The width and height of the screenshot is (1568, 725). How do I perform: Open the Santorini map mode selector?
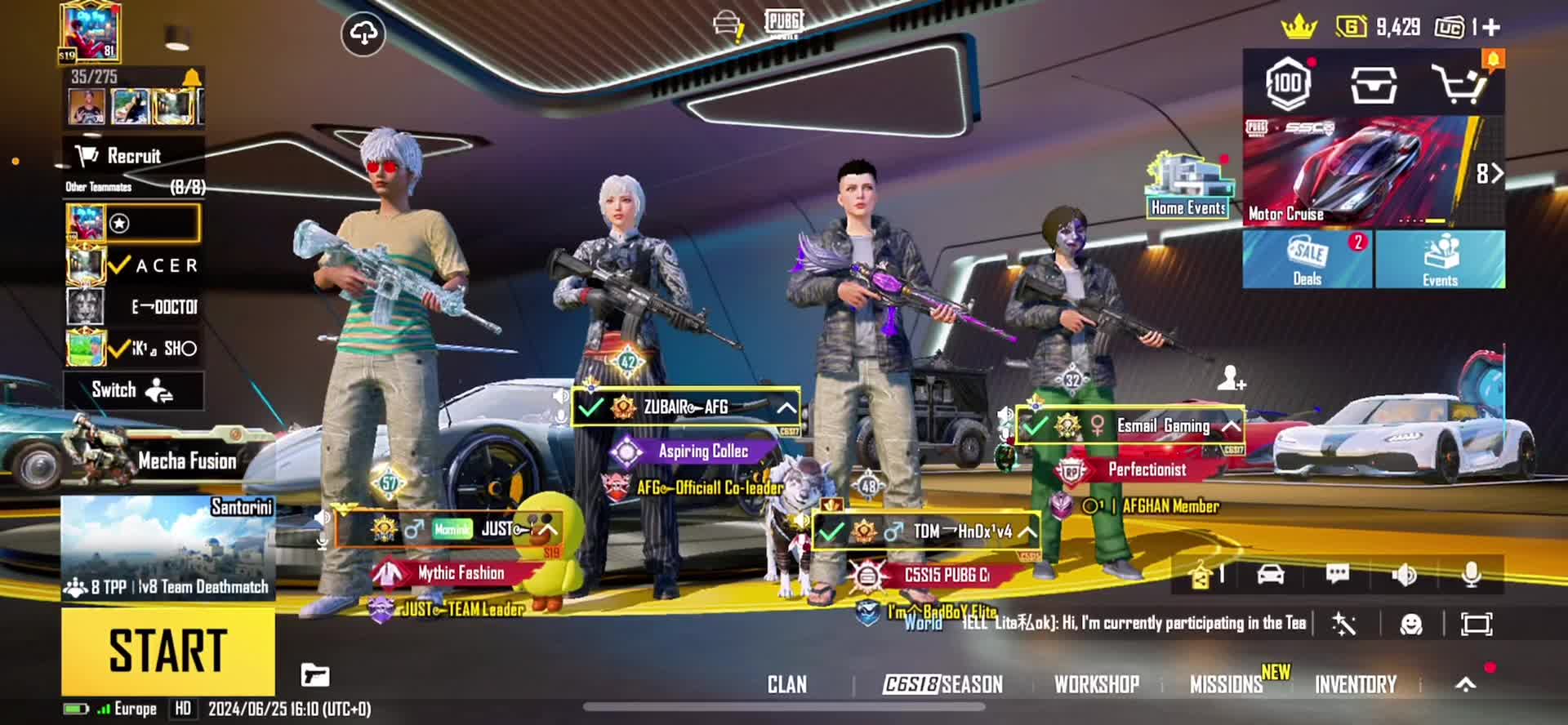[x=167, y=547]
